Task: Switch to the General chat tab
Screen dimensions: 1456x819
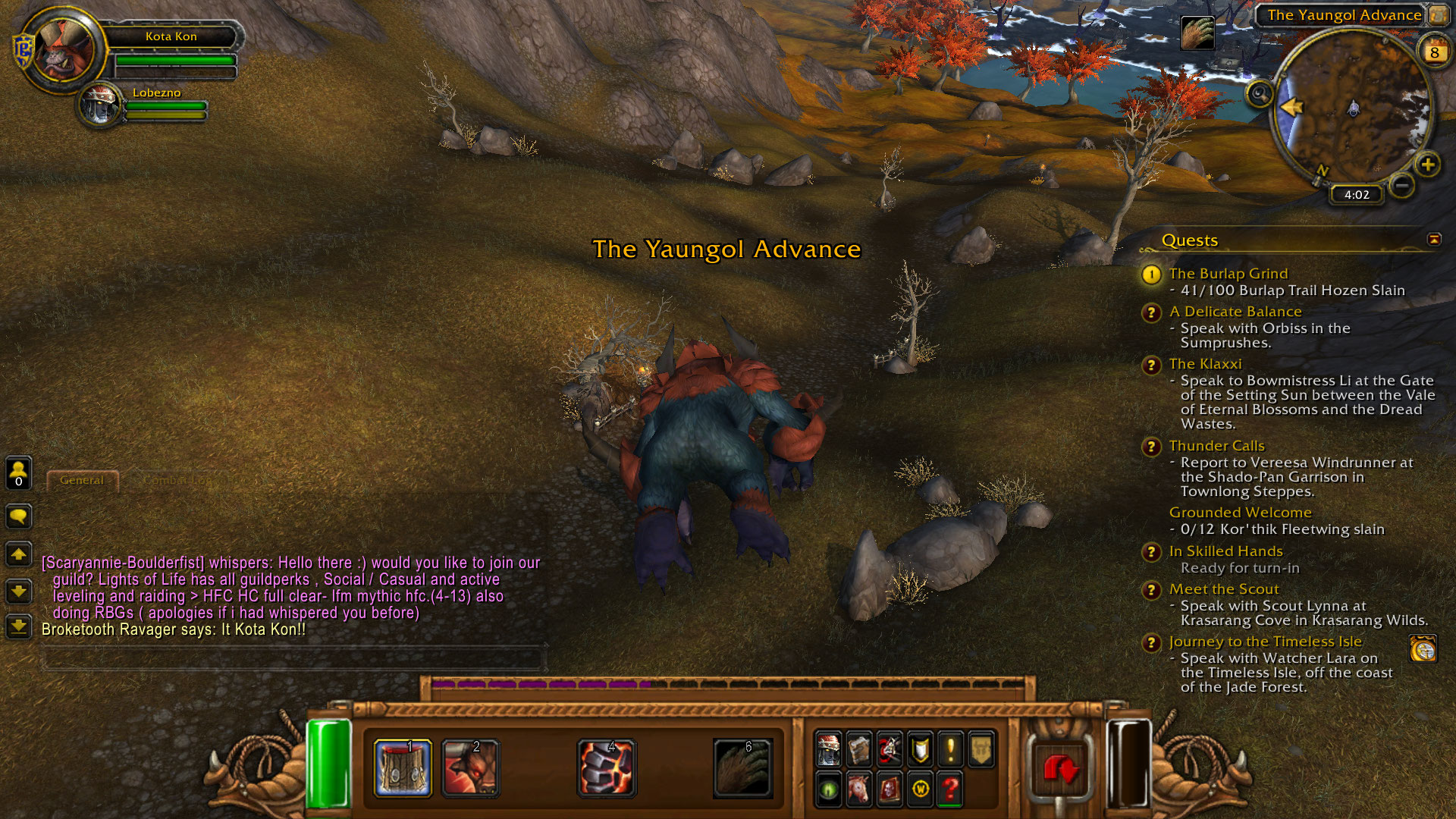Action: [x=82, y=480]
